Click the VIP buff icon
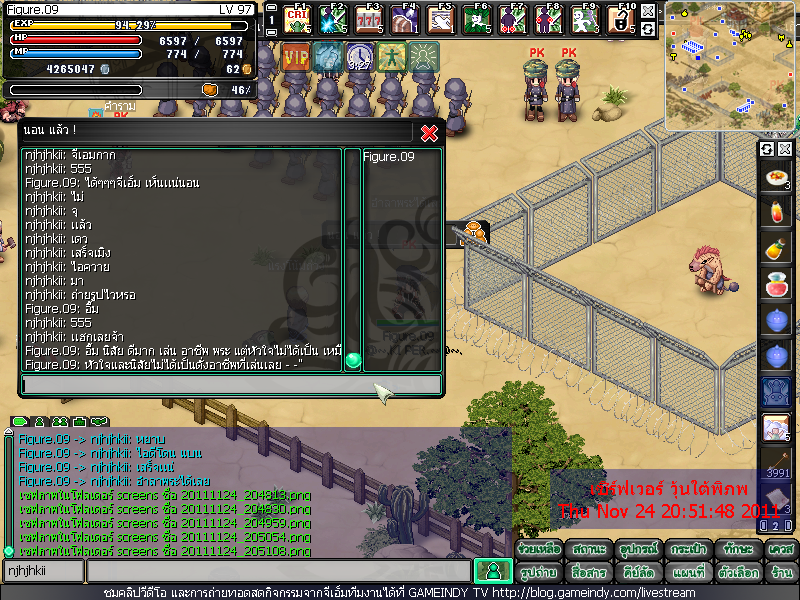This screenshot has height=600, width=800. (x=296, y=57)
